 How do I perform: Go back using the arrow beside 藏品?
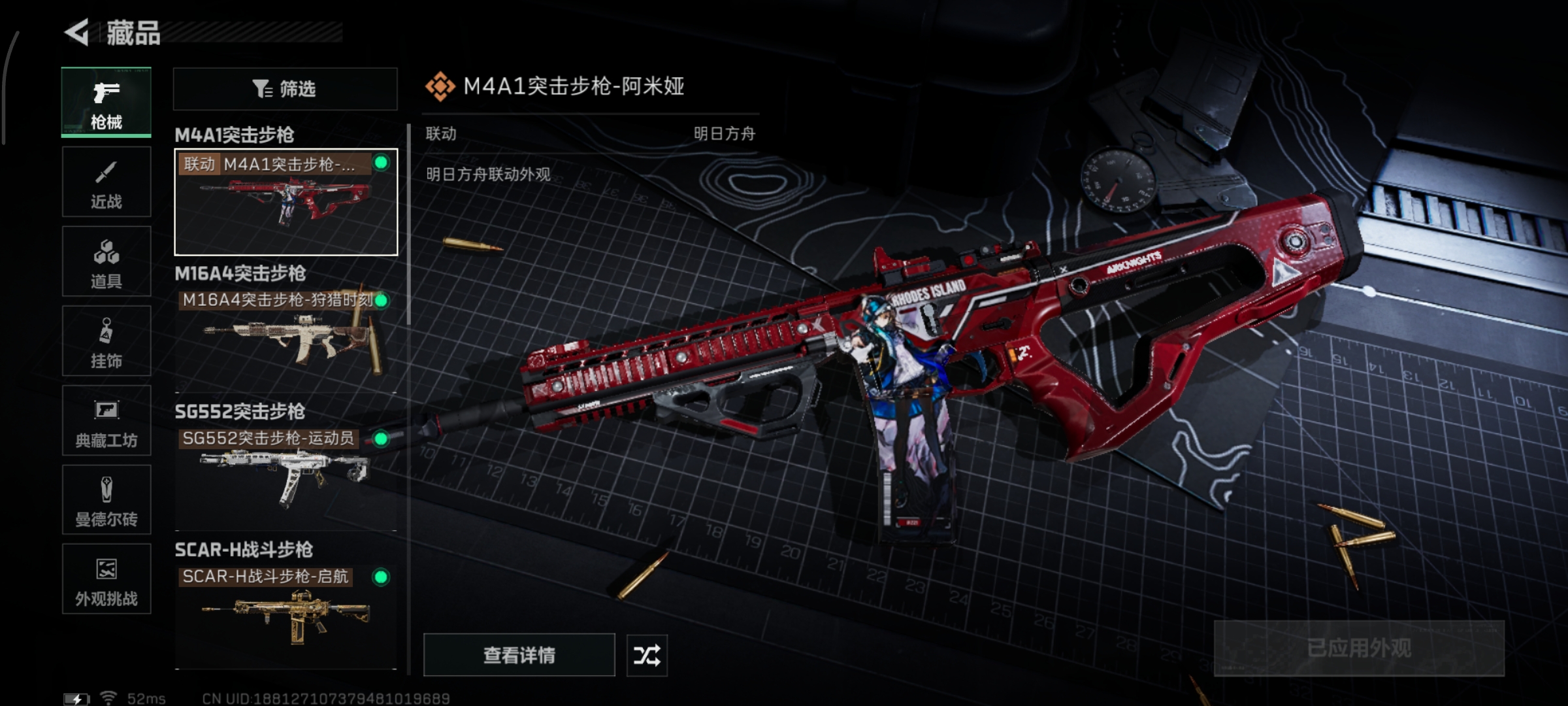pos(78,33)
